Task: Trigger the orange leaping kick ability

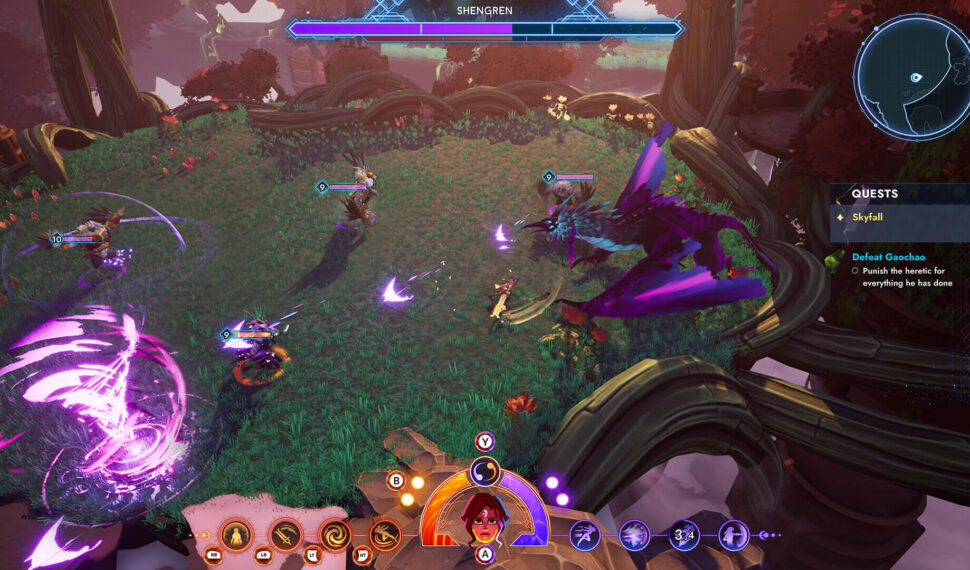Action: click(x=385, y=535)
